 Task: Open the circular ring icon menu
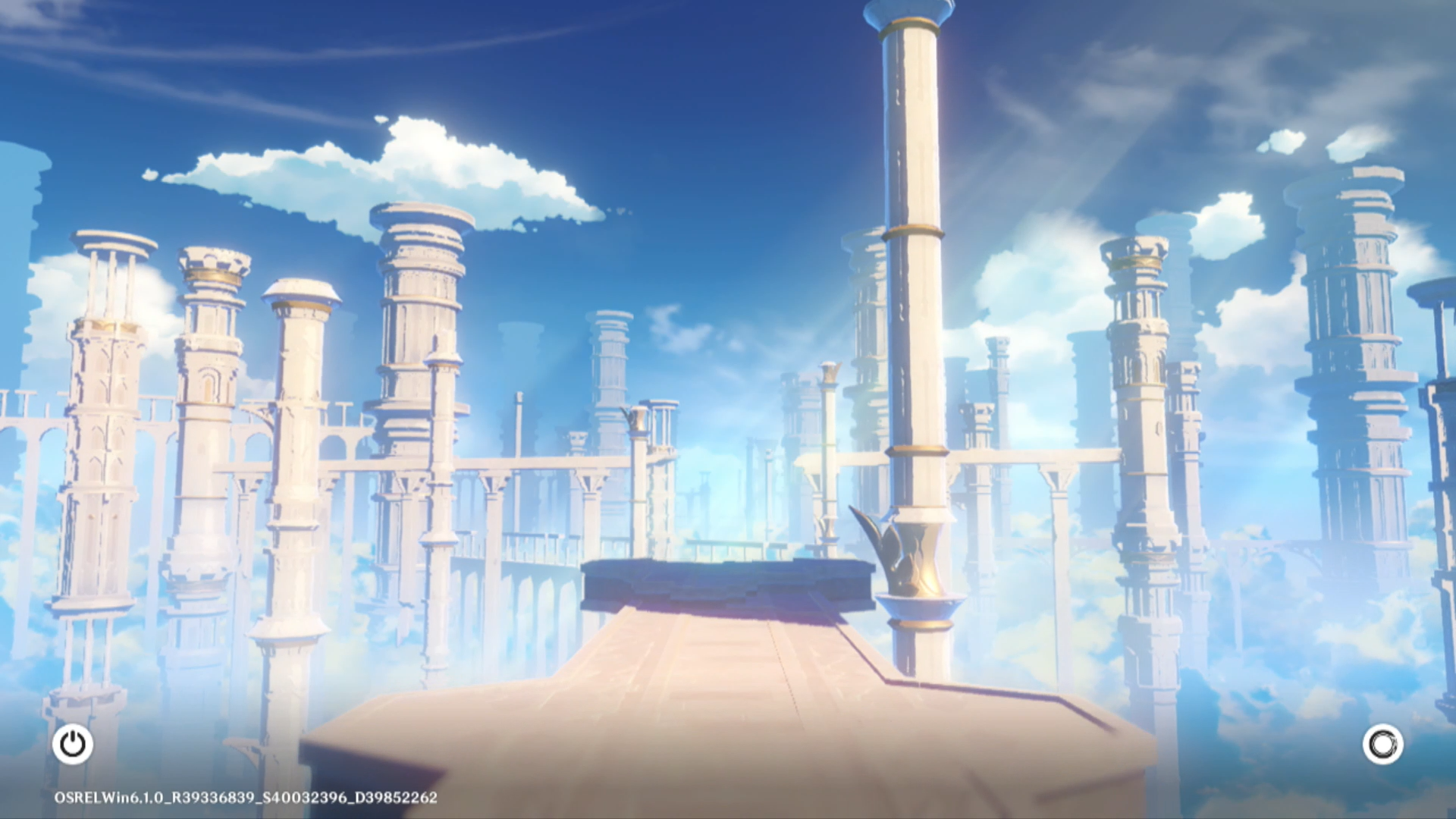pos(1382,744)
